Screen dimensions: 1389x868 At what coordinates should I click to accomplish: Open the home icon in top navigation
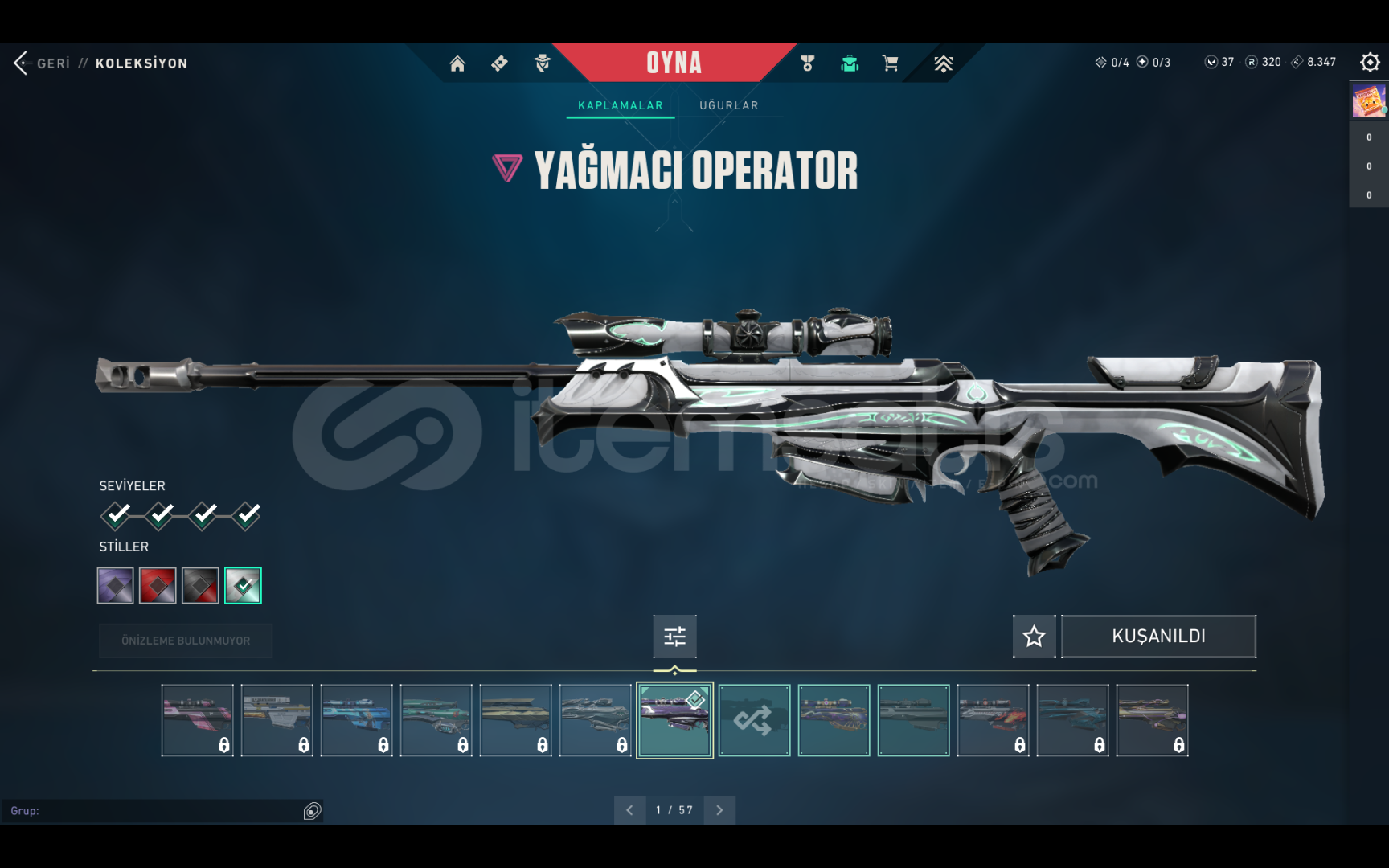[457, 63]
